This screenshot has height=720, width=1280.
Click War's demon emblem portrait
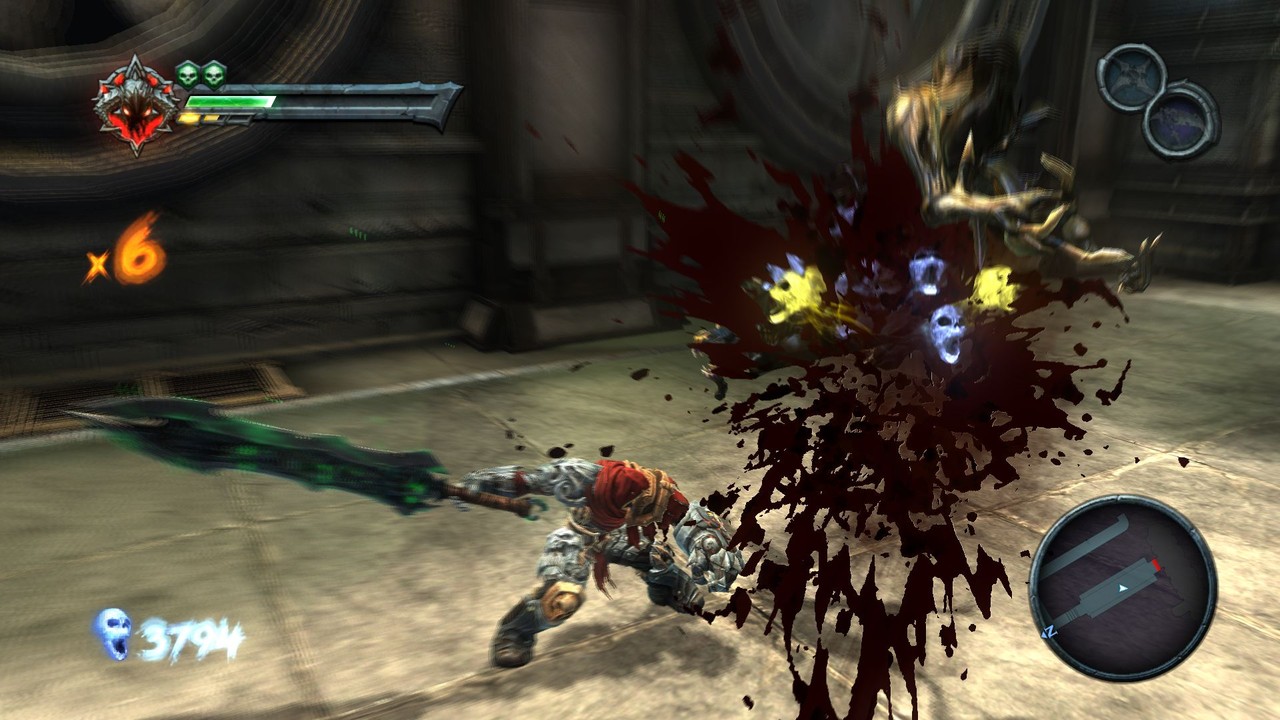(x=136, y=105)
